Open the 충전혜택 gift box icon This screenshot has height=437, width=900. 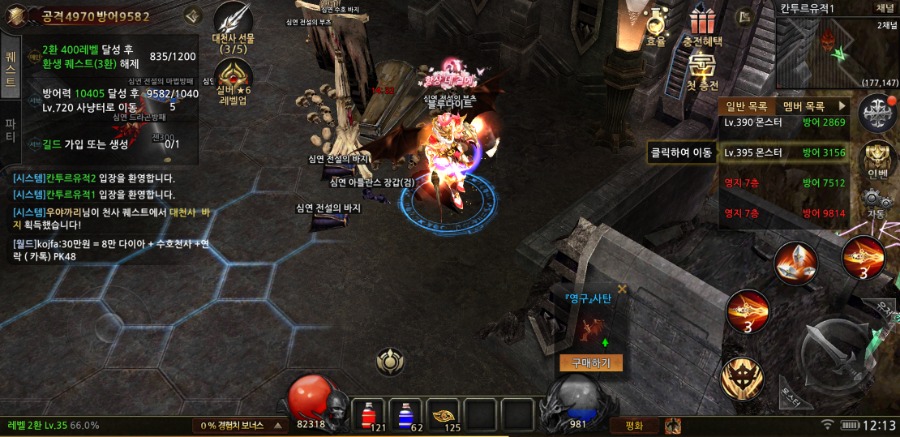point(704,24)
